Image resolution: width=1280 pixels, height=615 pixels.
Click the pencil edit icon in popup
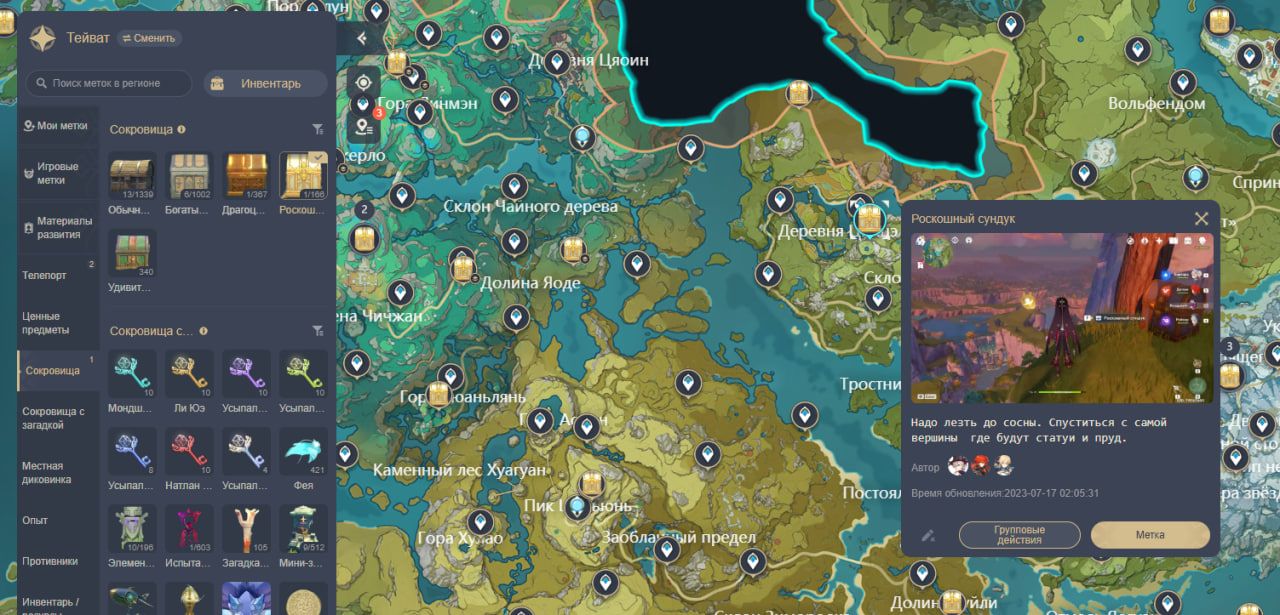click(929, 535)
